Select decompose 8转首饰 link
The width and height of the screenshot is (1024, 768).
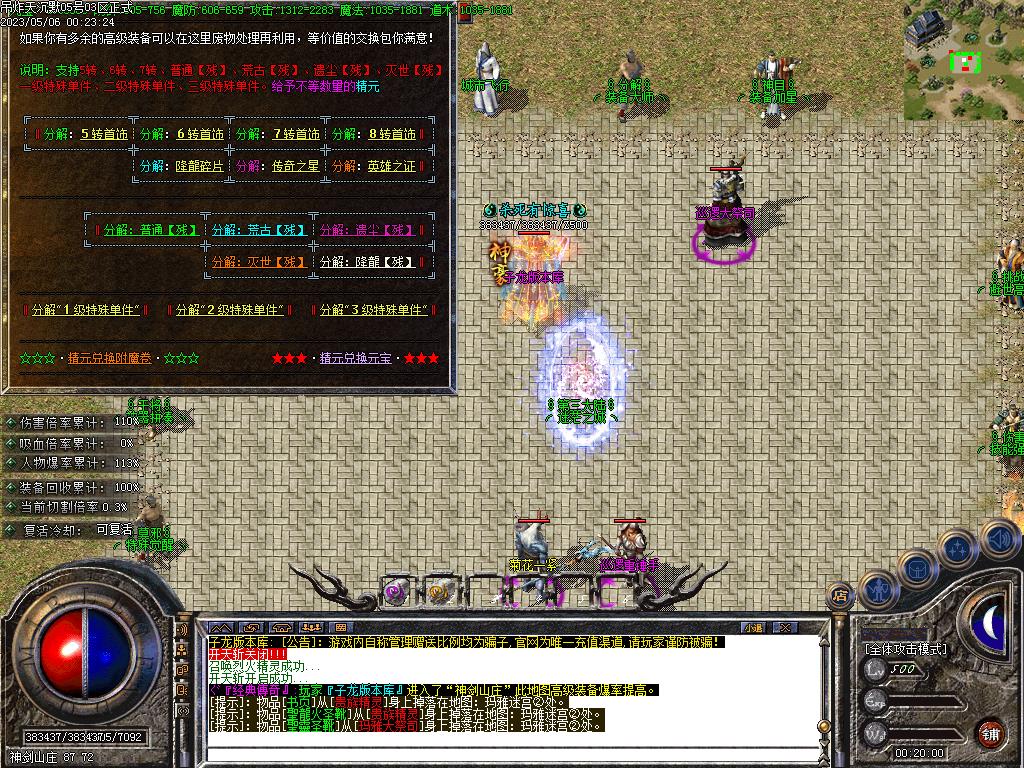391,134
